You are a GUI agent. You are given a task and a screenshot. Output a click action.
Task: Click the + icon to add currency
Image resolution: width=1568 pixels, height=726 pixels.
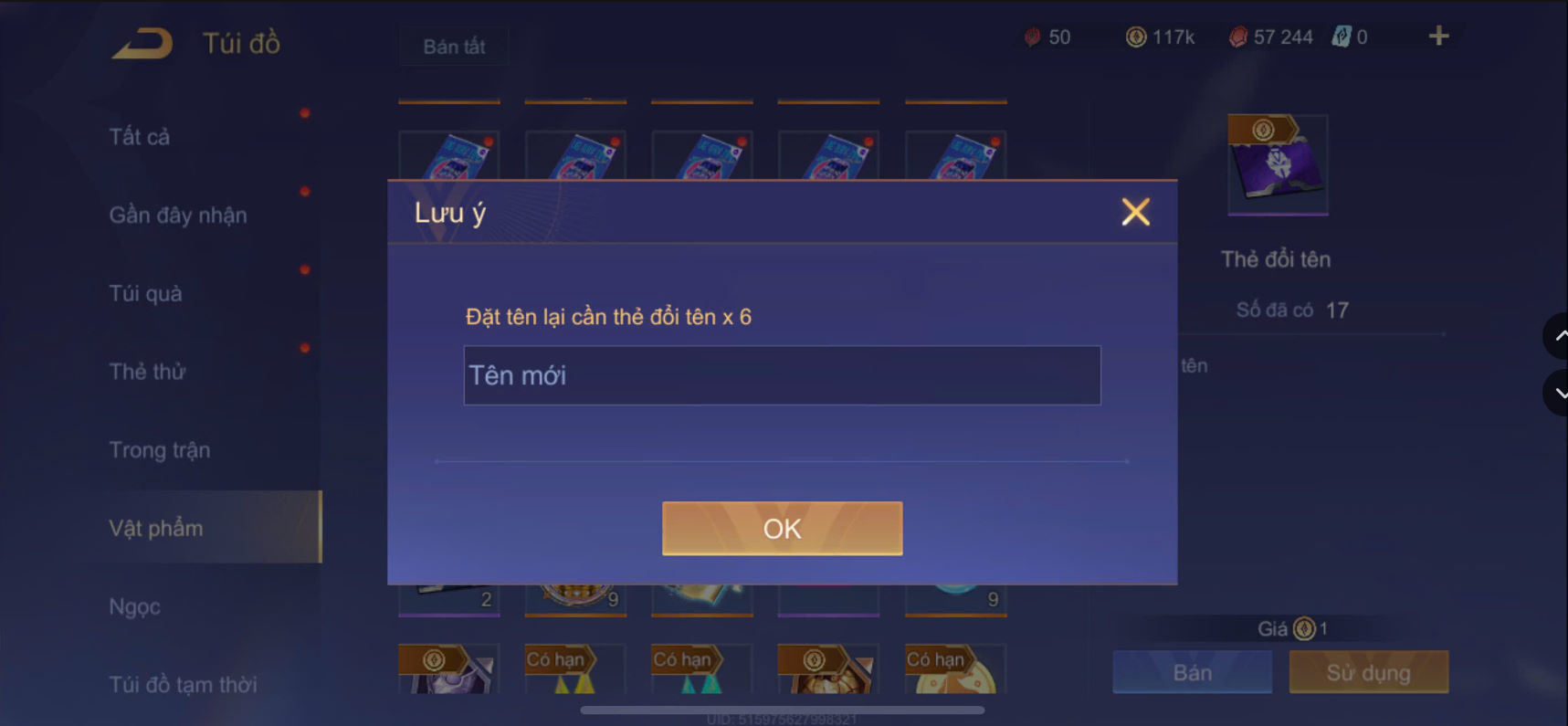pyautogui.click(x=1438, y=37)
